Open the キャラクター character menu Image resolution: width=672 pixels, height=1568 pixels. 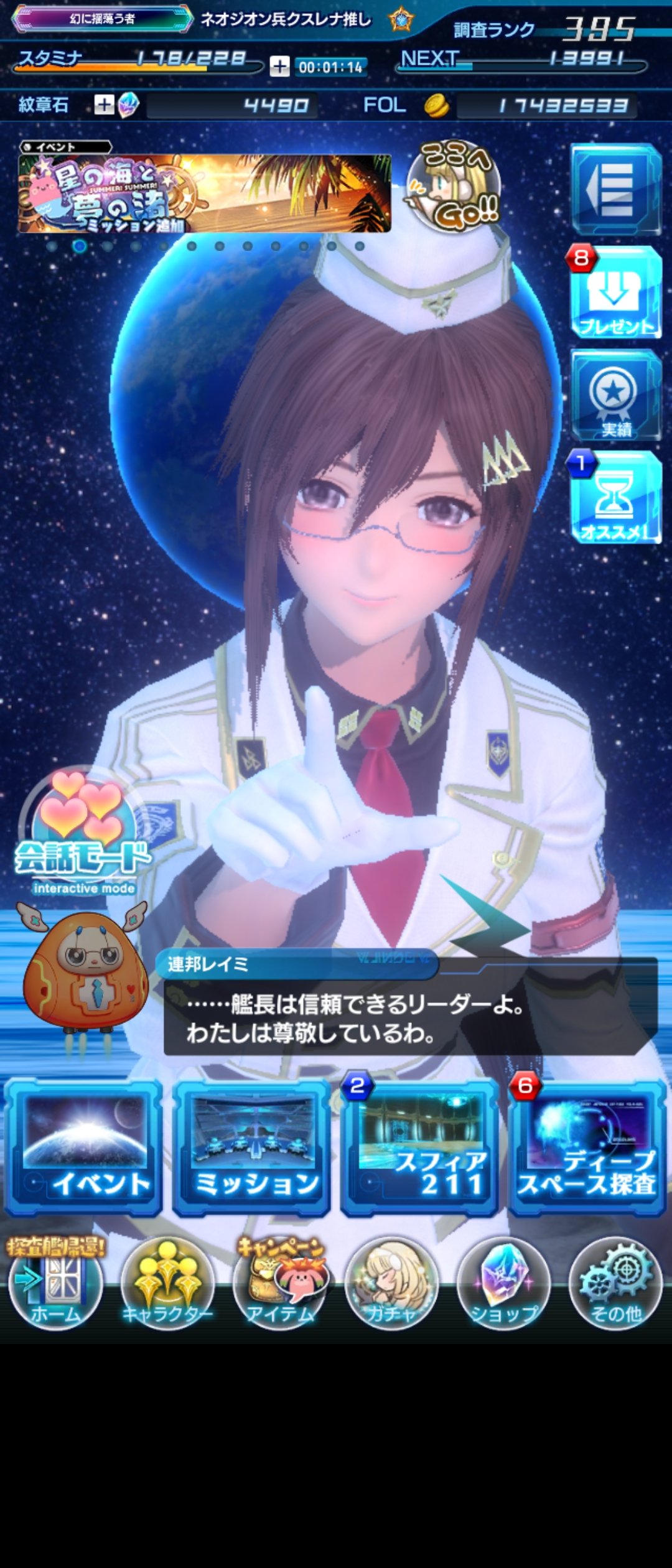tap(167, 1286)
